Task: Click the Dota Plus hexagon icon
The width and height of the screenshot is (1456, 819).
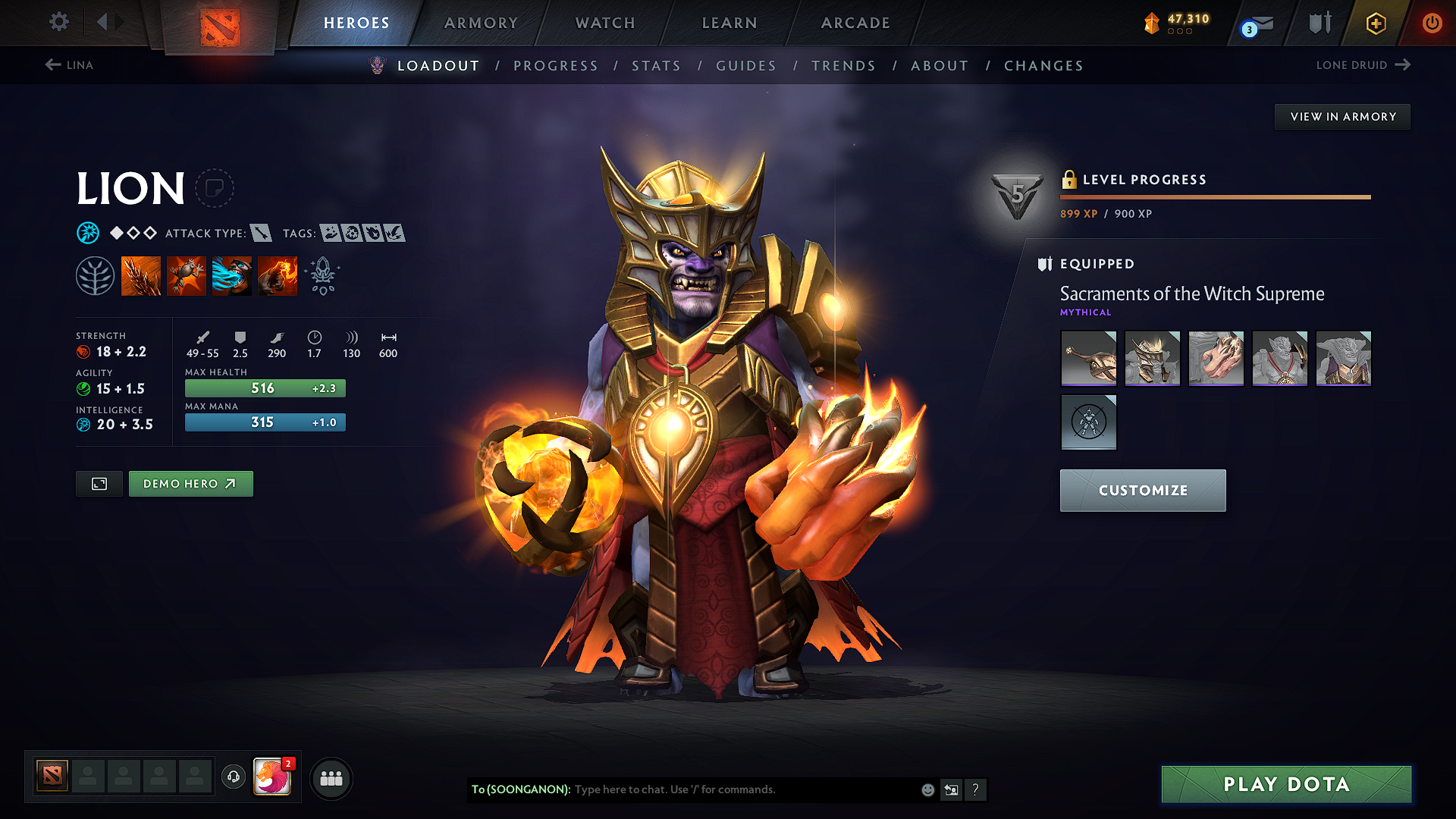Action: pyautogui.click(x=1375, y=23)
